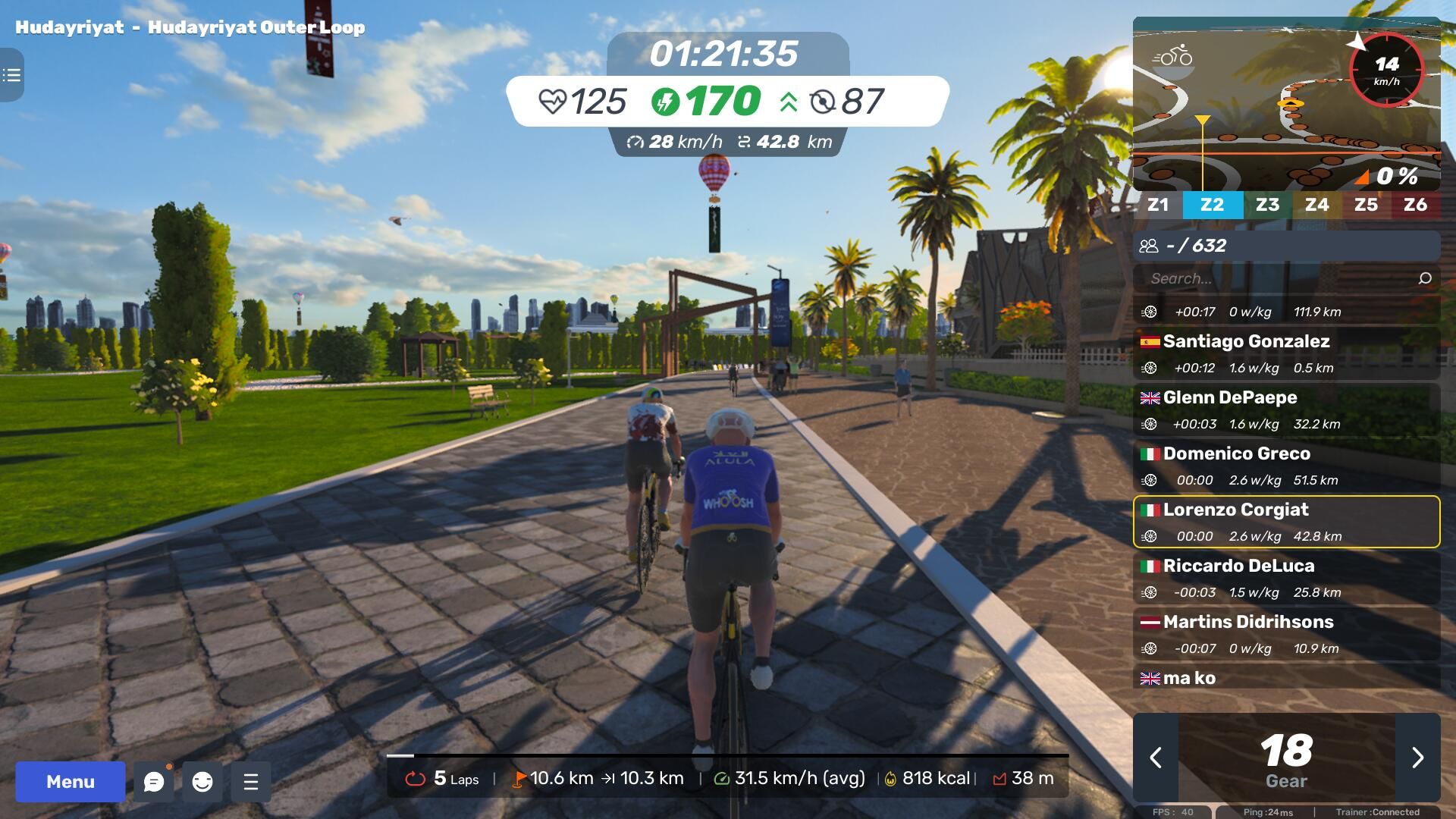This screenshot has height=819, width=1456.
Task: Shift down with the left gear arrow
Action: pos(1156,758)
